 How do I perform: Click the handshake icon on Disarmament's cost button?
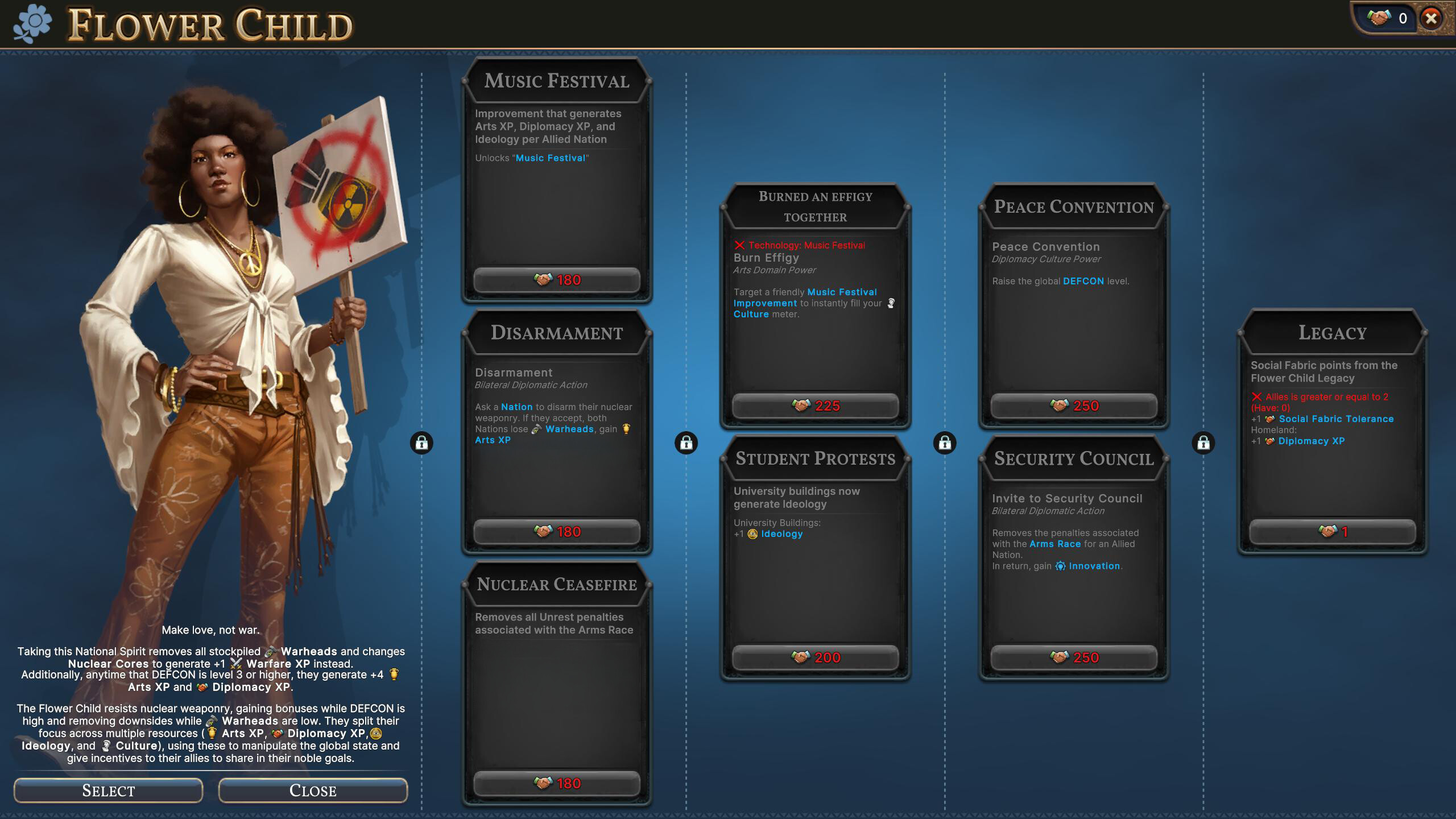(543, 531)
